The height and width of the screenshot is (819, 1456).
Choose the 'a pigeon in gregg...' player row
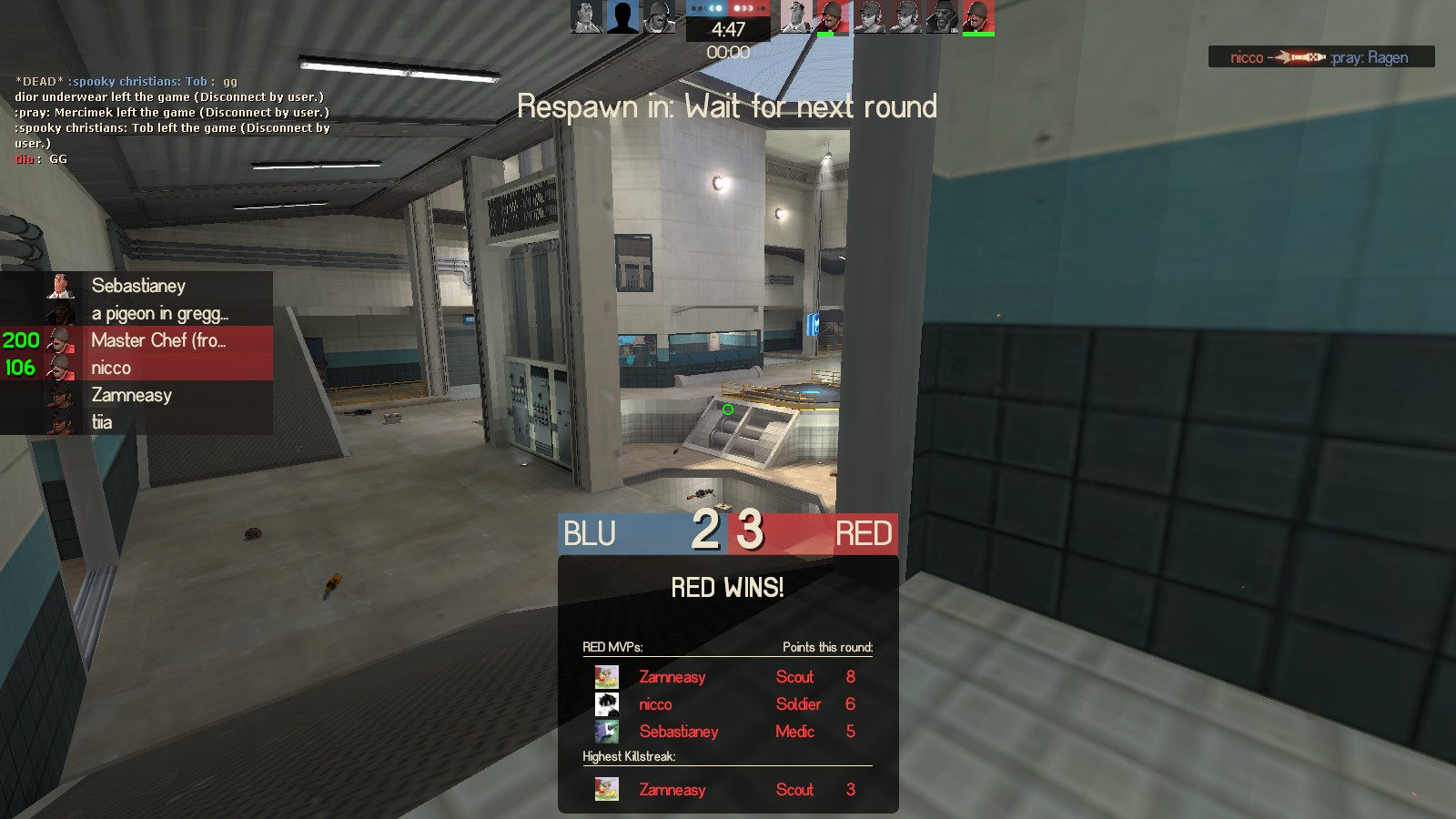[x=159, y=314]
